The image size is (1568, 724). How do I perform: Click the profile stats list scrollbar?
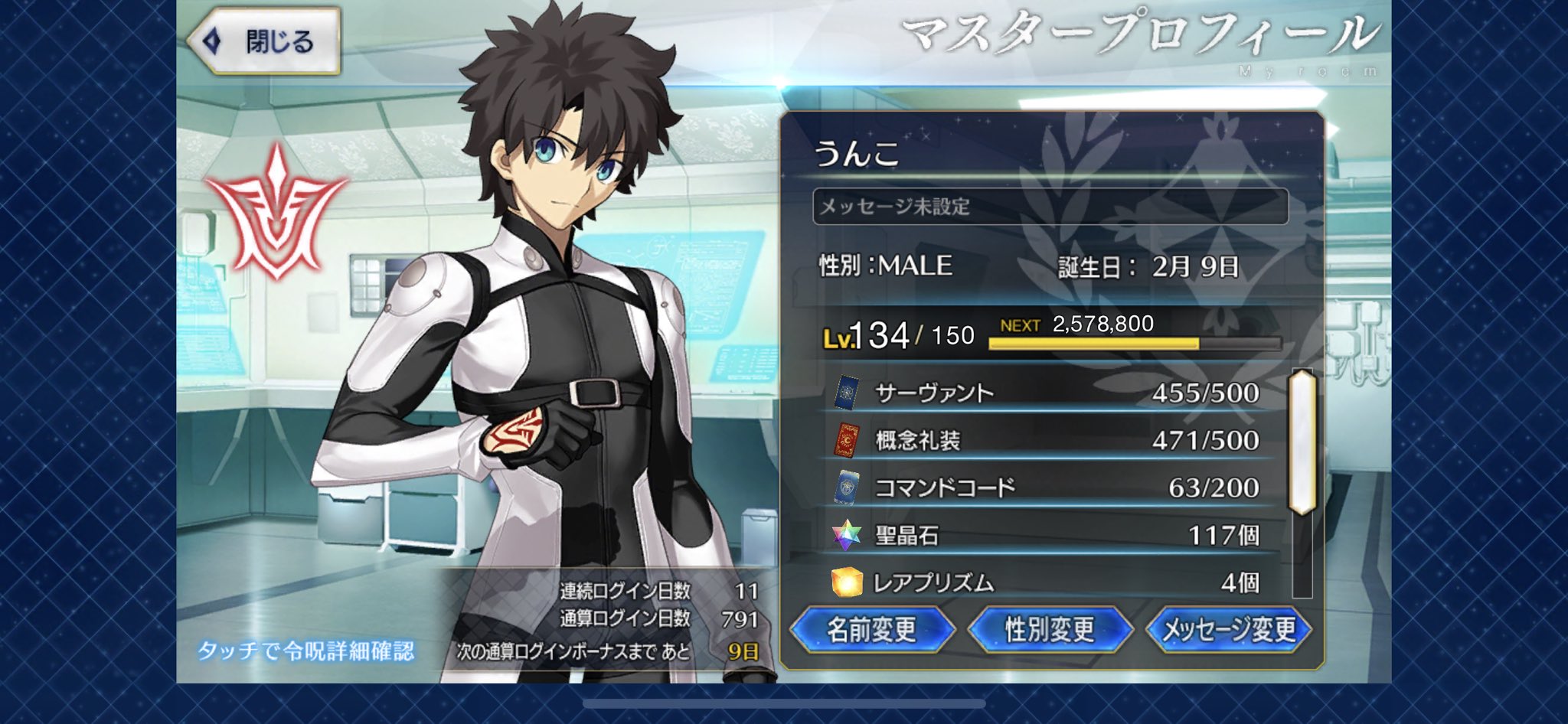click(1302, 442)
